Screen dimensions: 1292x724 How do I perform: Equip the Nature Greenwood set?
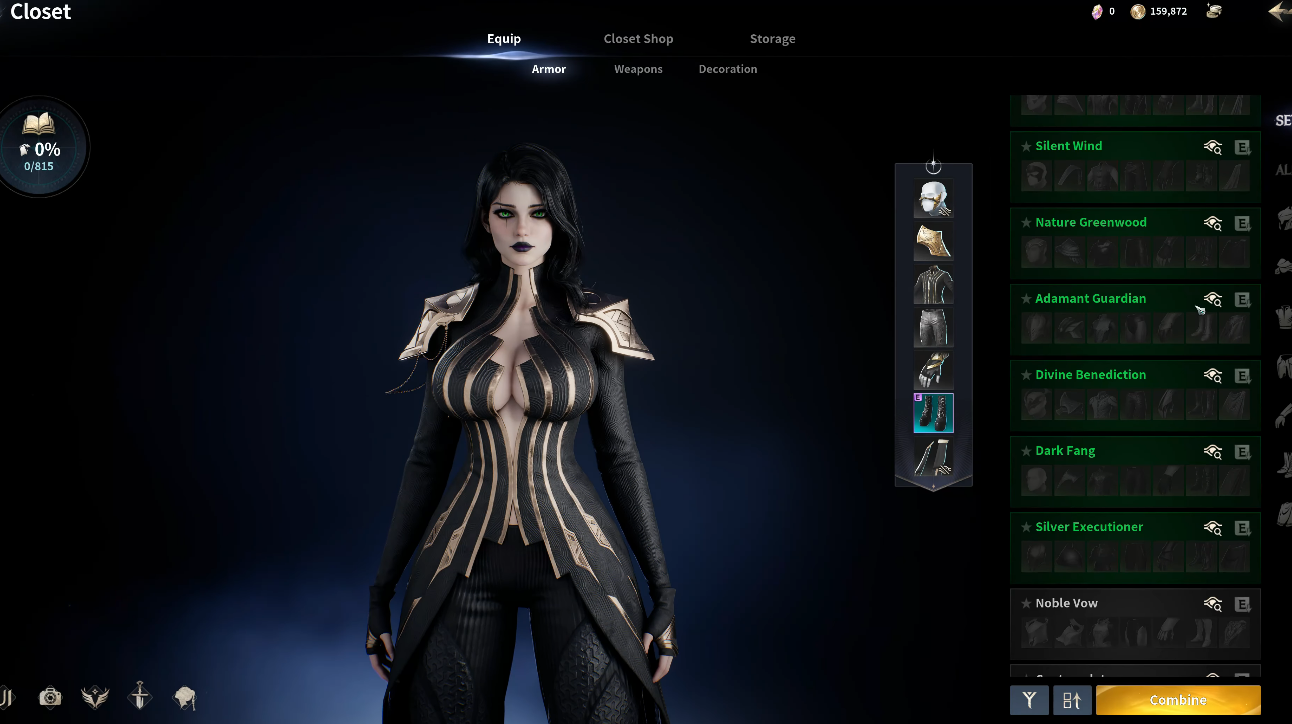(x=1243, y=223)
